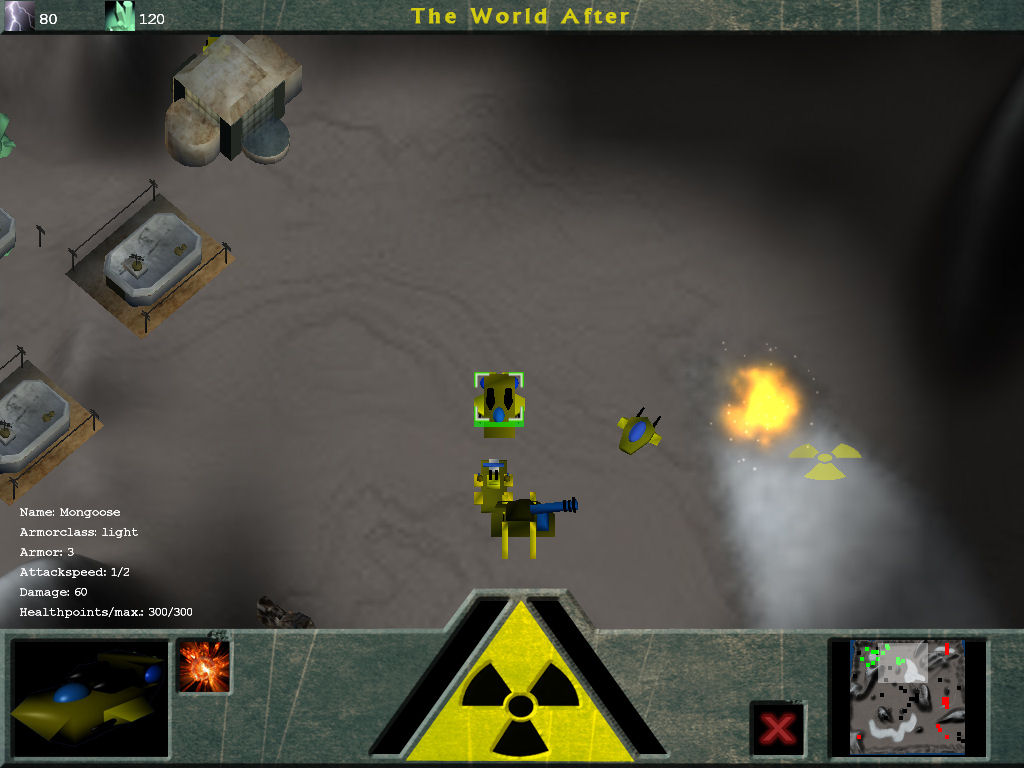
Task: Click the minimap in the corner
Action: (907, 697)
